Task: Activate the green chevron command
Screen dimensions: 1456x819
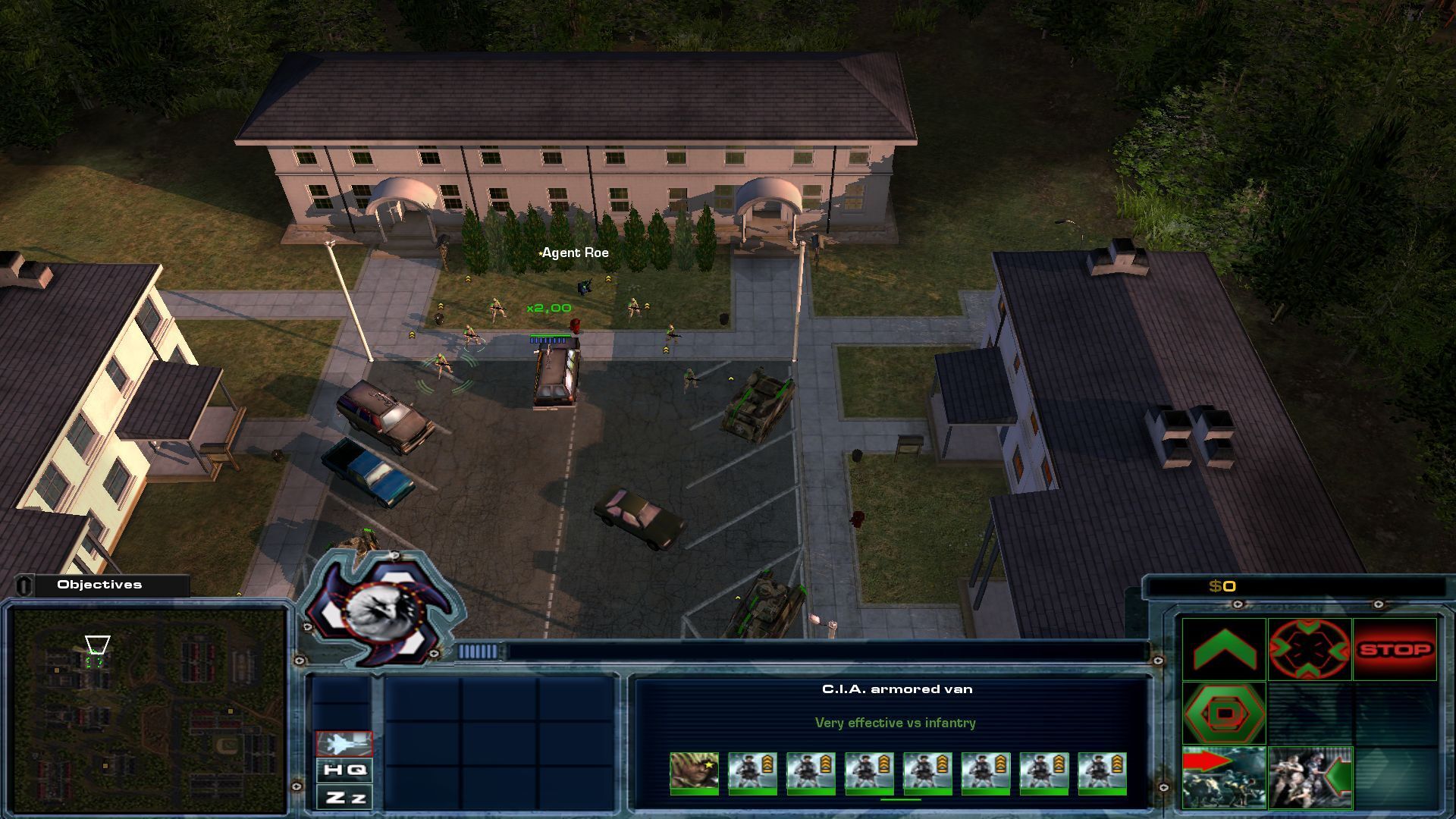Action: [x=1224, y=649]
